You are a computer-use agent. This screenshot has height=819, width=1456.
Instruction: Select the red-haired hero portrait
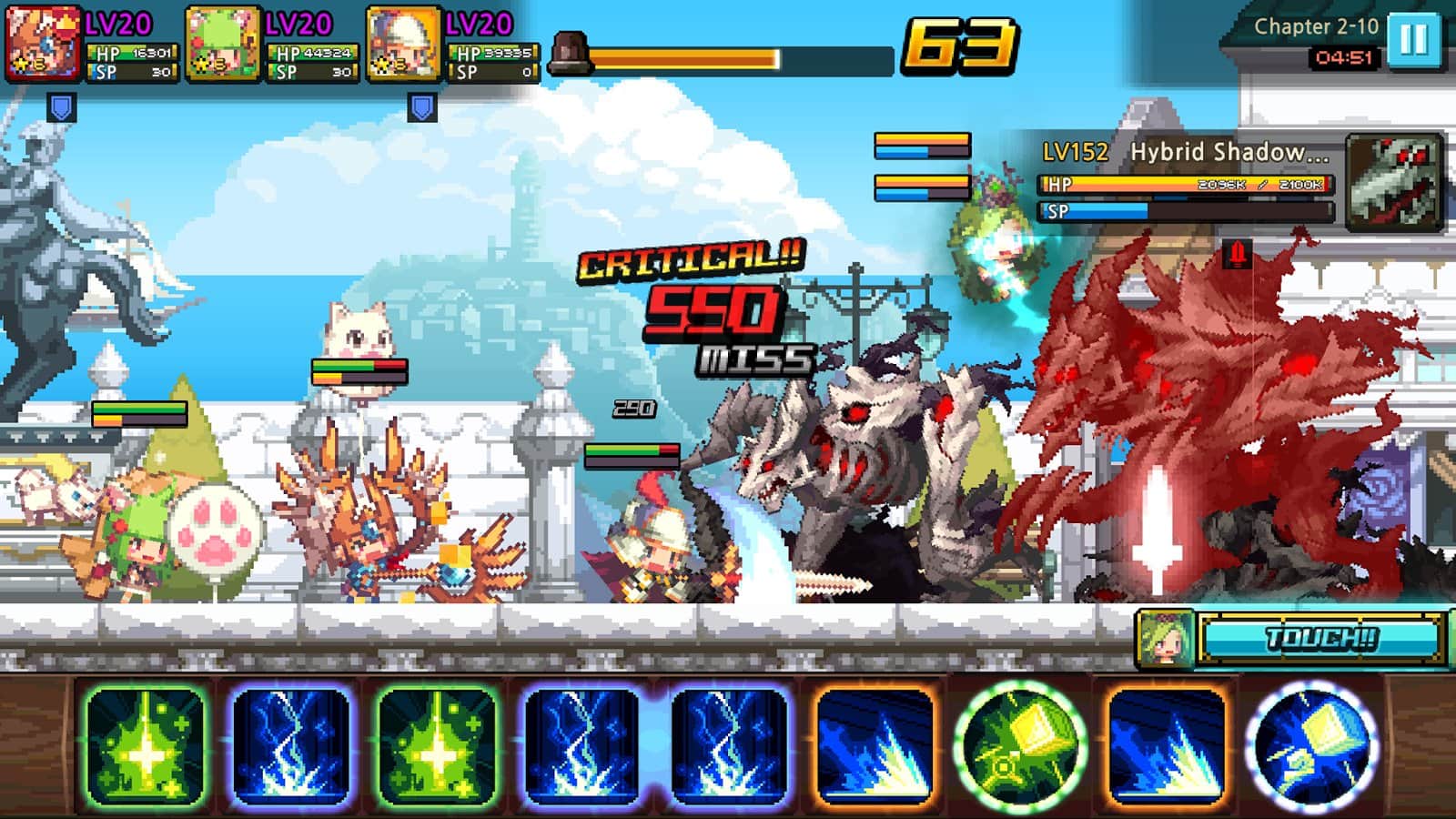click(43, 43)
